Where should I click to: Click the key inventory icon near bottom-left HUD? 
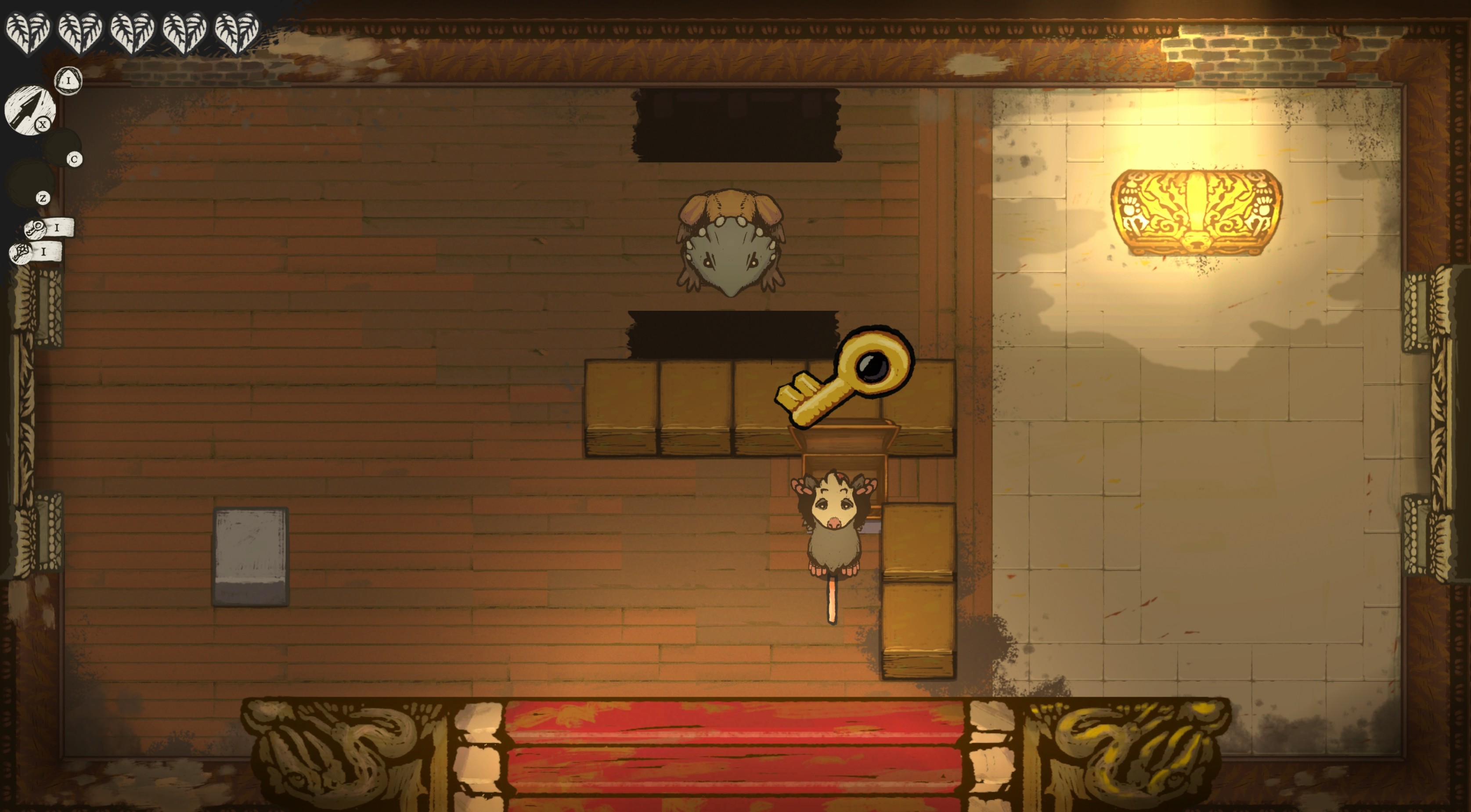(35, 228)
